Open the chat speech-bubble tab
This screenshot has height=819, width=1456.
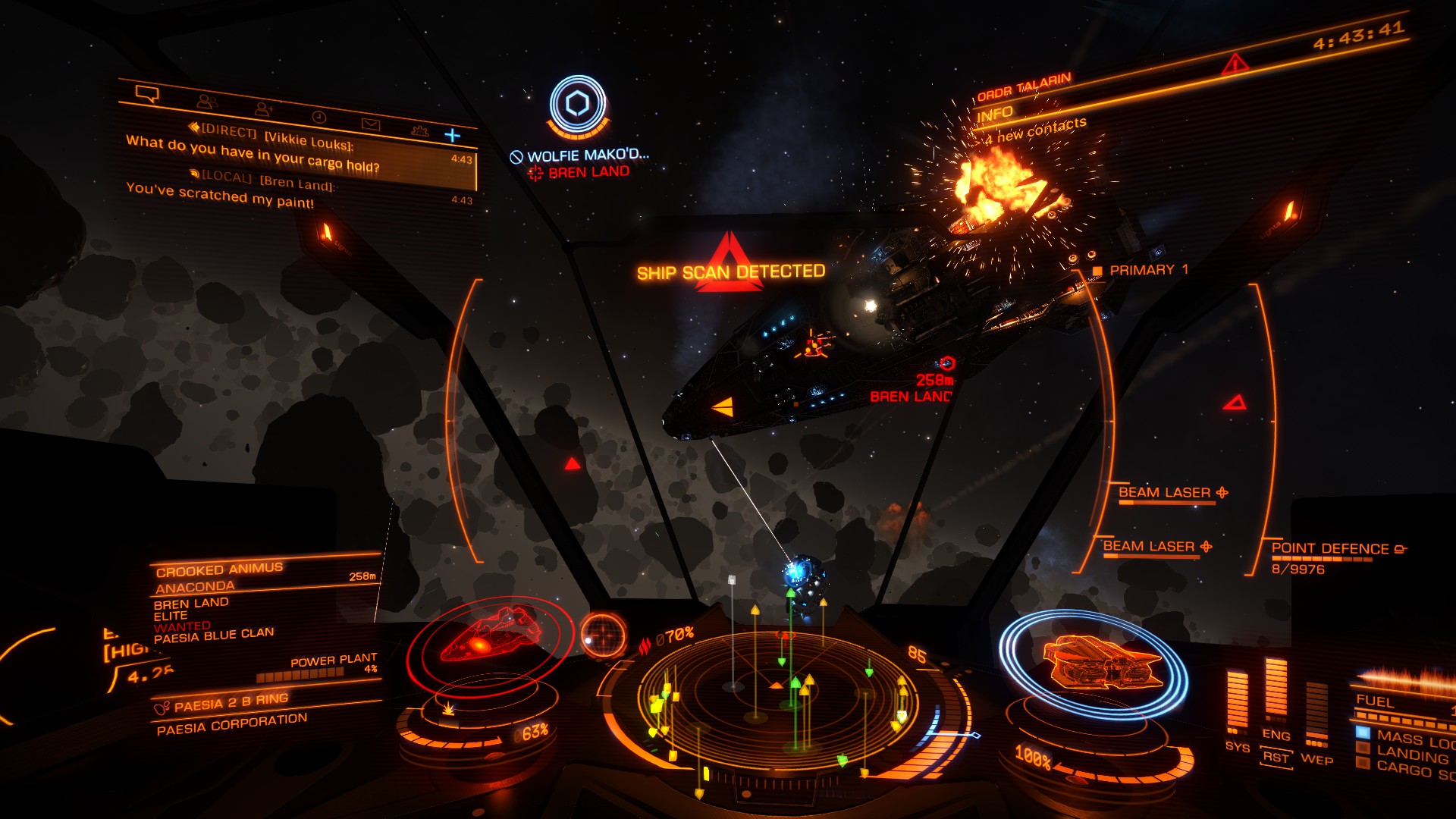click(x=147, y=93)
